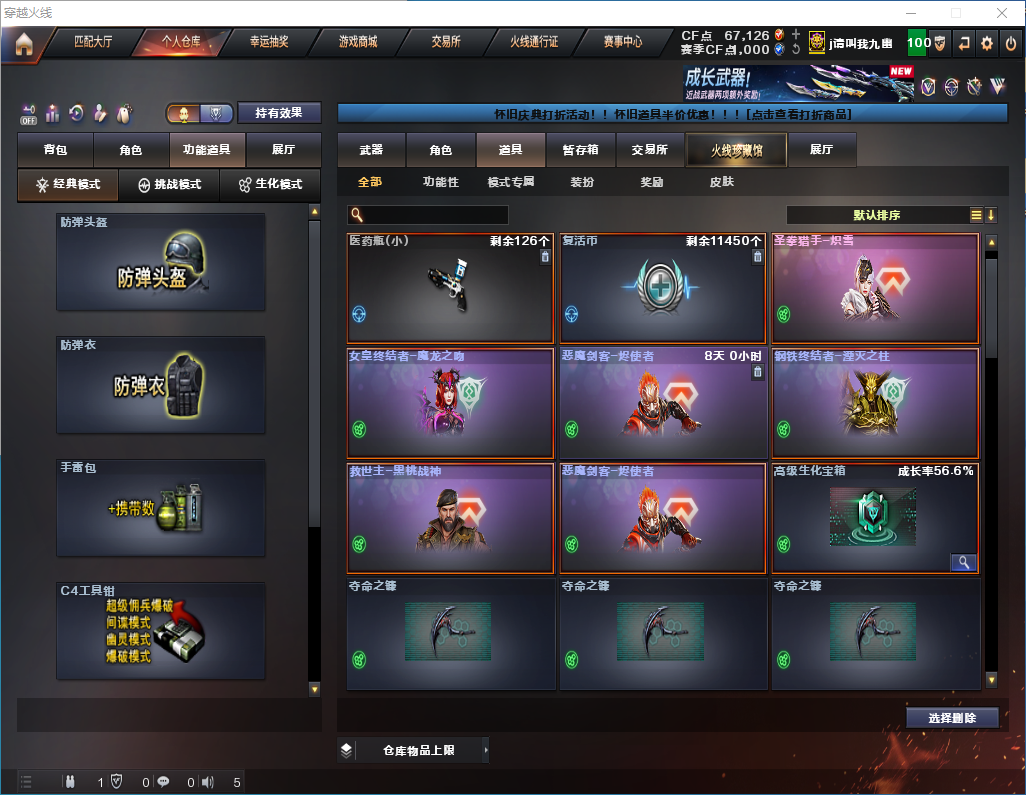1026x795 pixels.
Task: Switch to 生化模式 biochemical mode tab
Action: pos(270,185)
